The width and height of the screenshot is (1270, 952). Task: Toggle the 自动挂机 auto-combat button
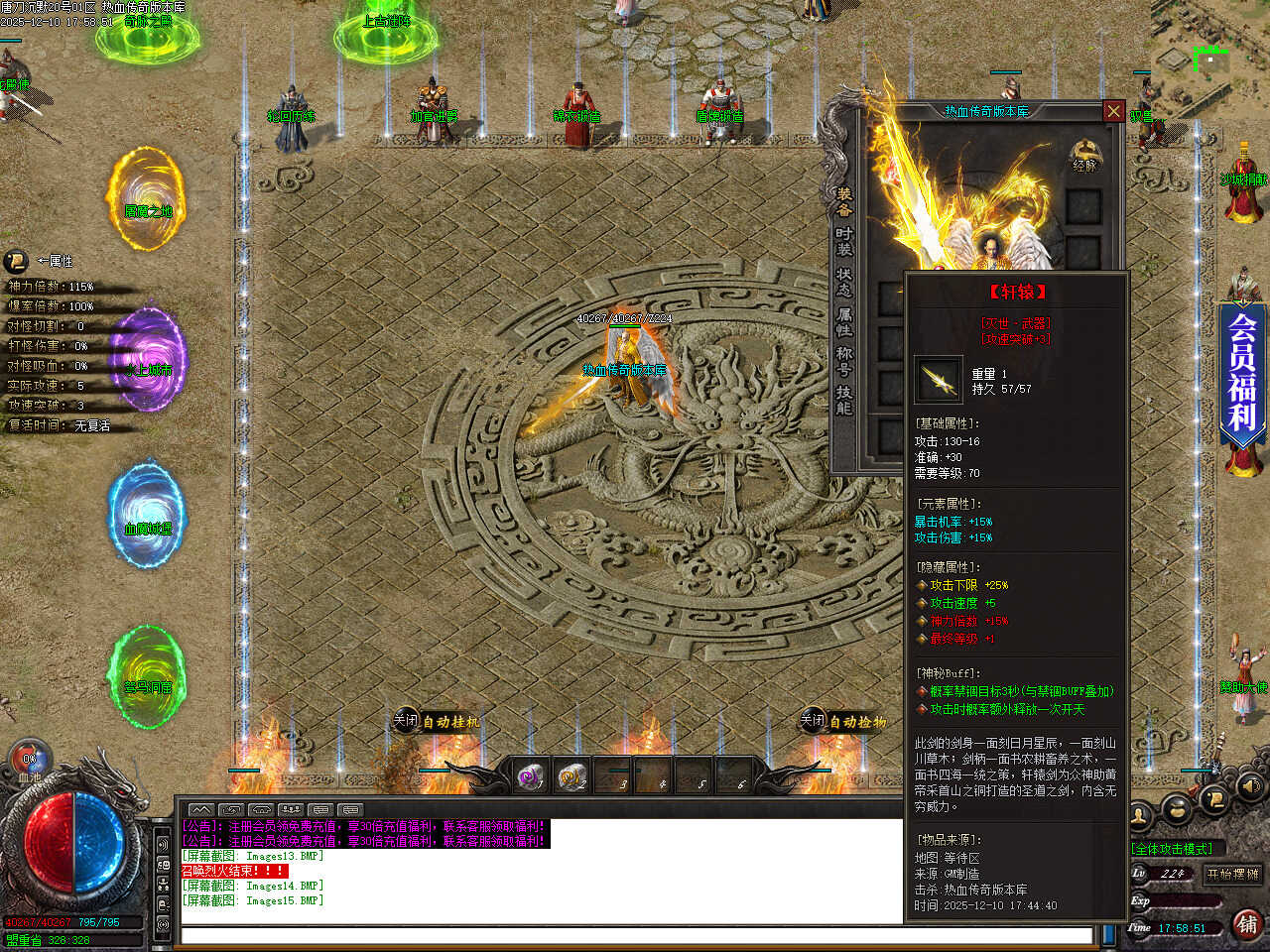(437, 722)
